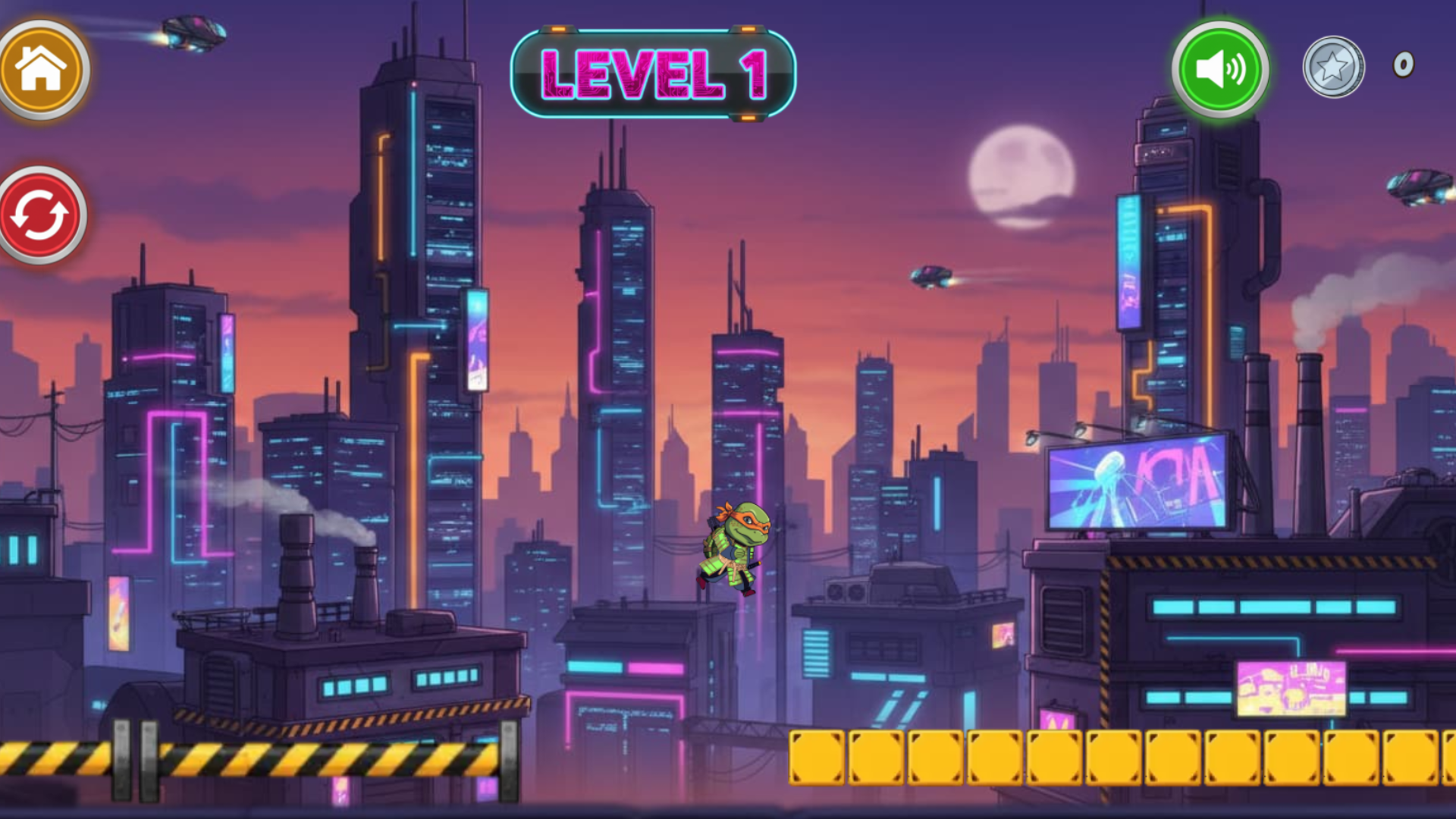Click the number 0 score label
The width and height of the screenshot is (1456, 819).
point(1404,66)
